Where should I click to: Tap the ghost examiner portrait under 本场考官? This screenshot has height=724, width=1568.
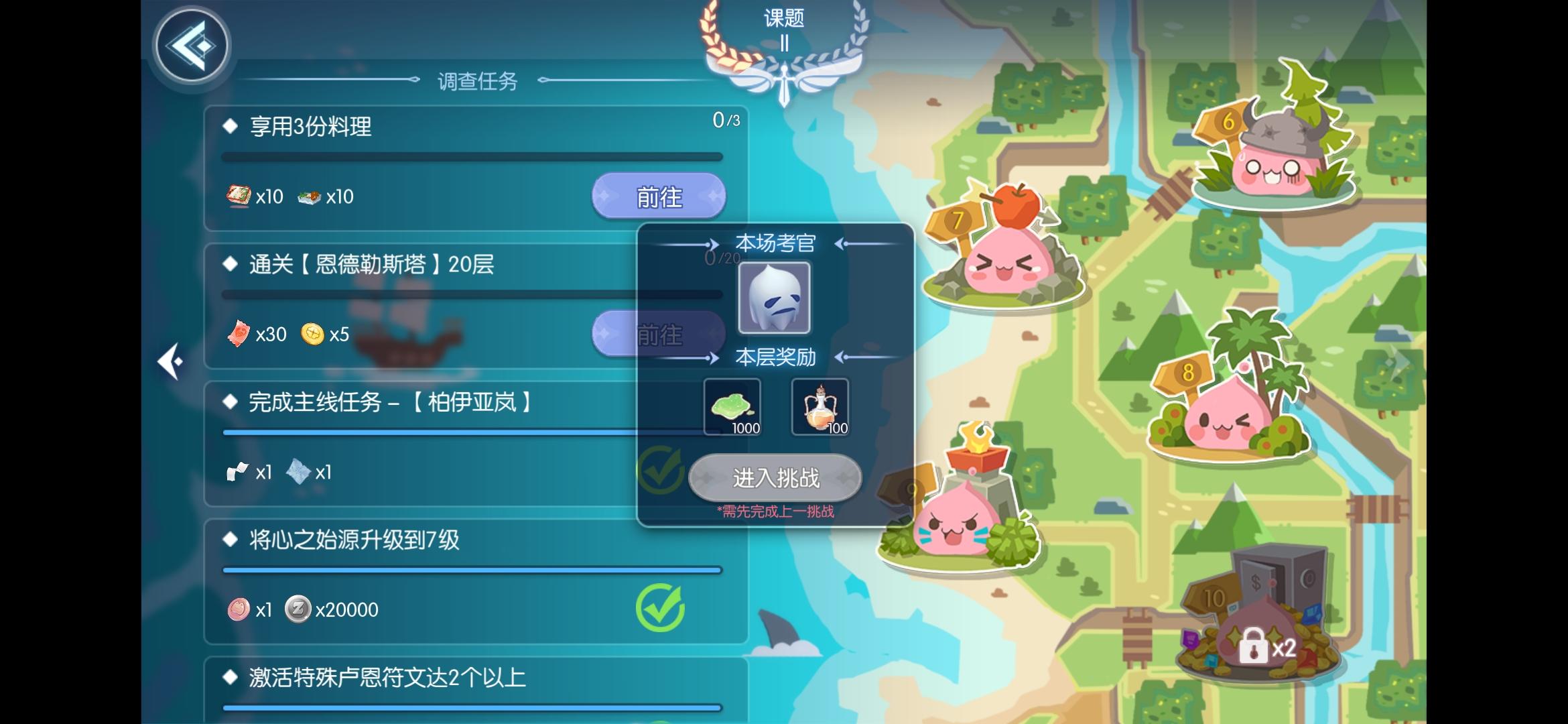coord(775,297)
